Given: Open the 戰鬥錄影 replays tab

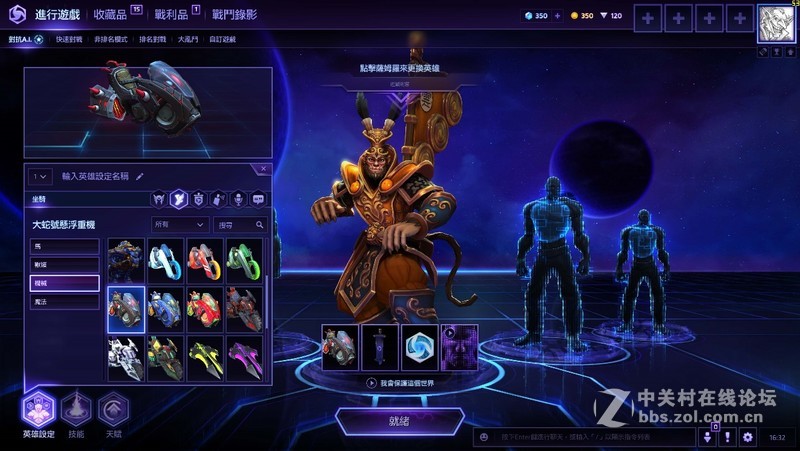Looking at the screenshot, I should click(234, 15).
